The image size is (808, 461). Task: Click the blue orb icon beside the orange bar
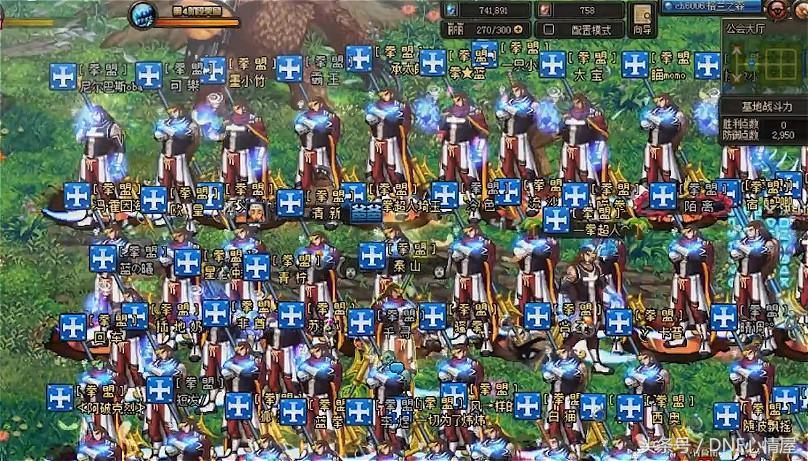(x=143, y=16)
